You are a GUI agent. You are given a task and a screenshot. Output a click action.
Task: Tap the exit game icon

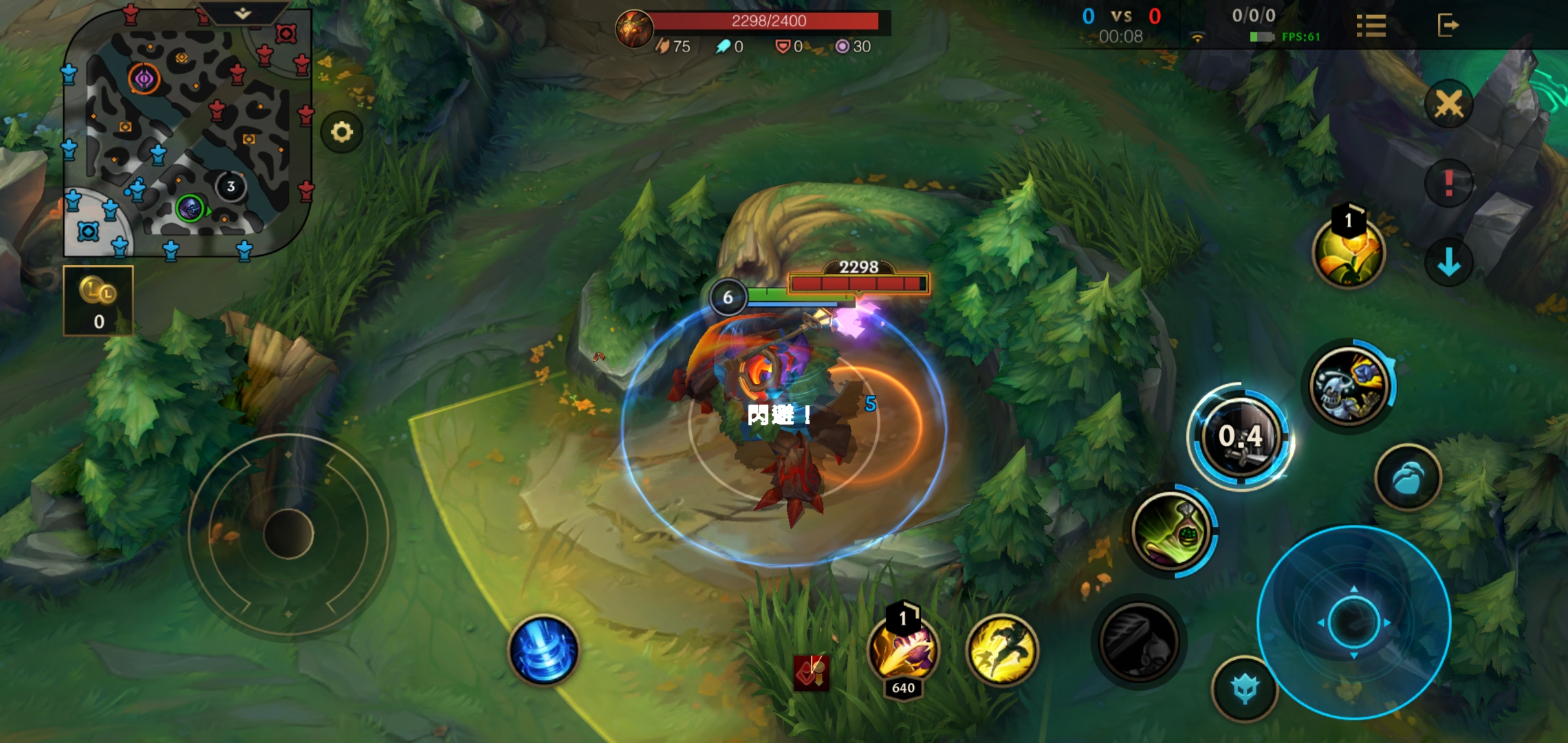(x=1447, y=25)
